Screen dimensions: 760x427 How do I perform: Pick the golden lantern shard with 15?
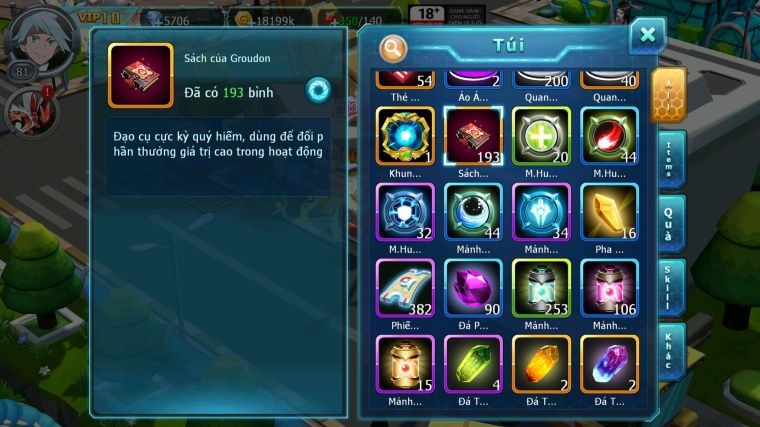[x=405, y=364]
